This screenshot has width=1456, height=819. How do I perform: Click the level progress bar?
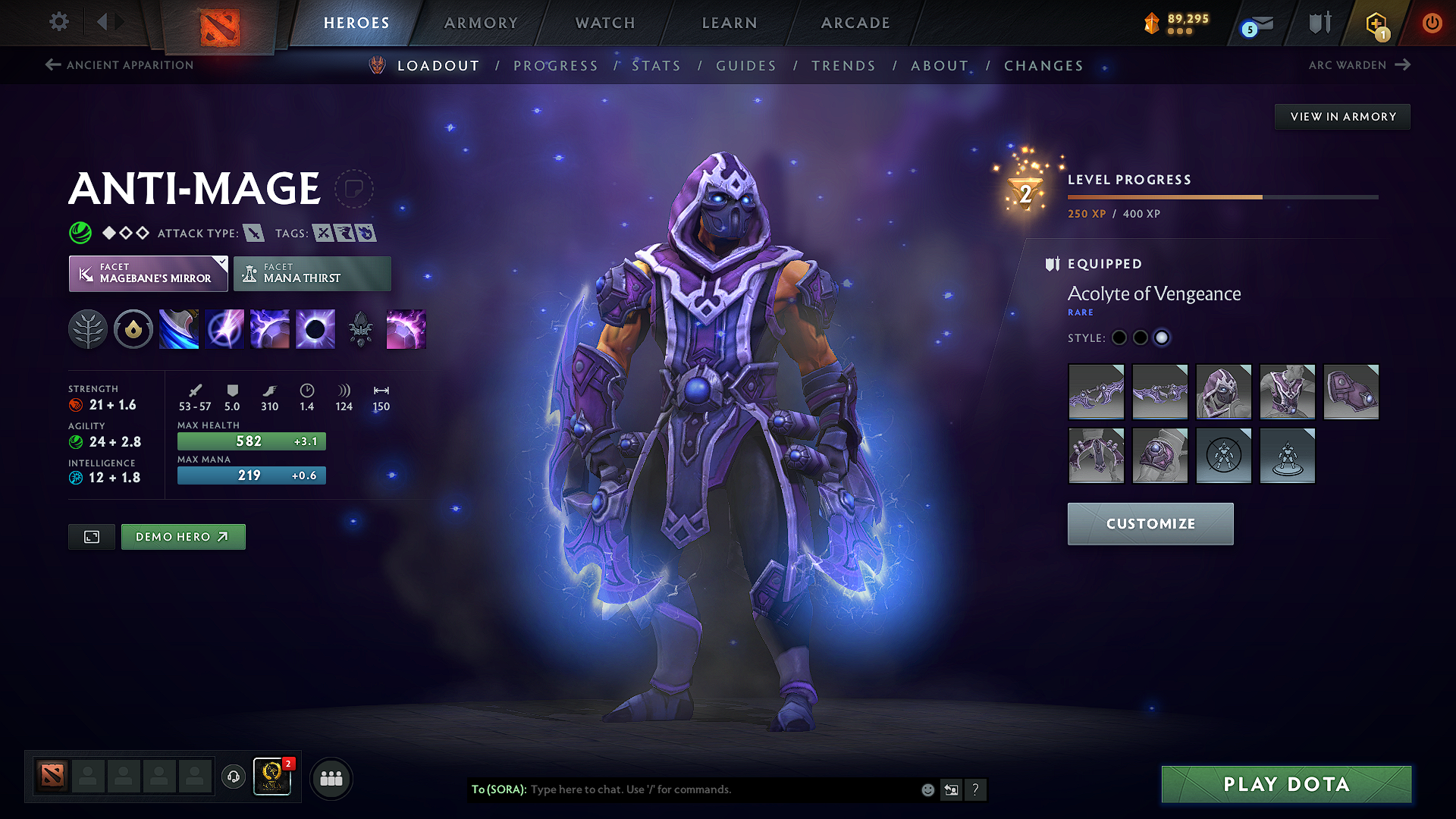click(x=1221, y=196)
